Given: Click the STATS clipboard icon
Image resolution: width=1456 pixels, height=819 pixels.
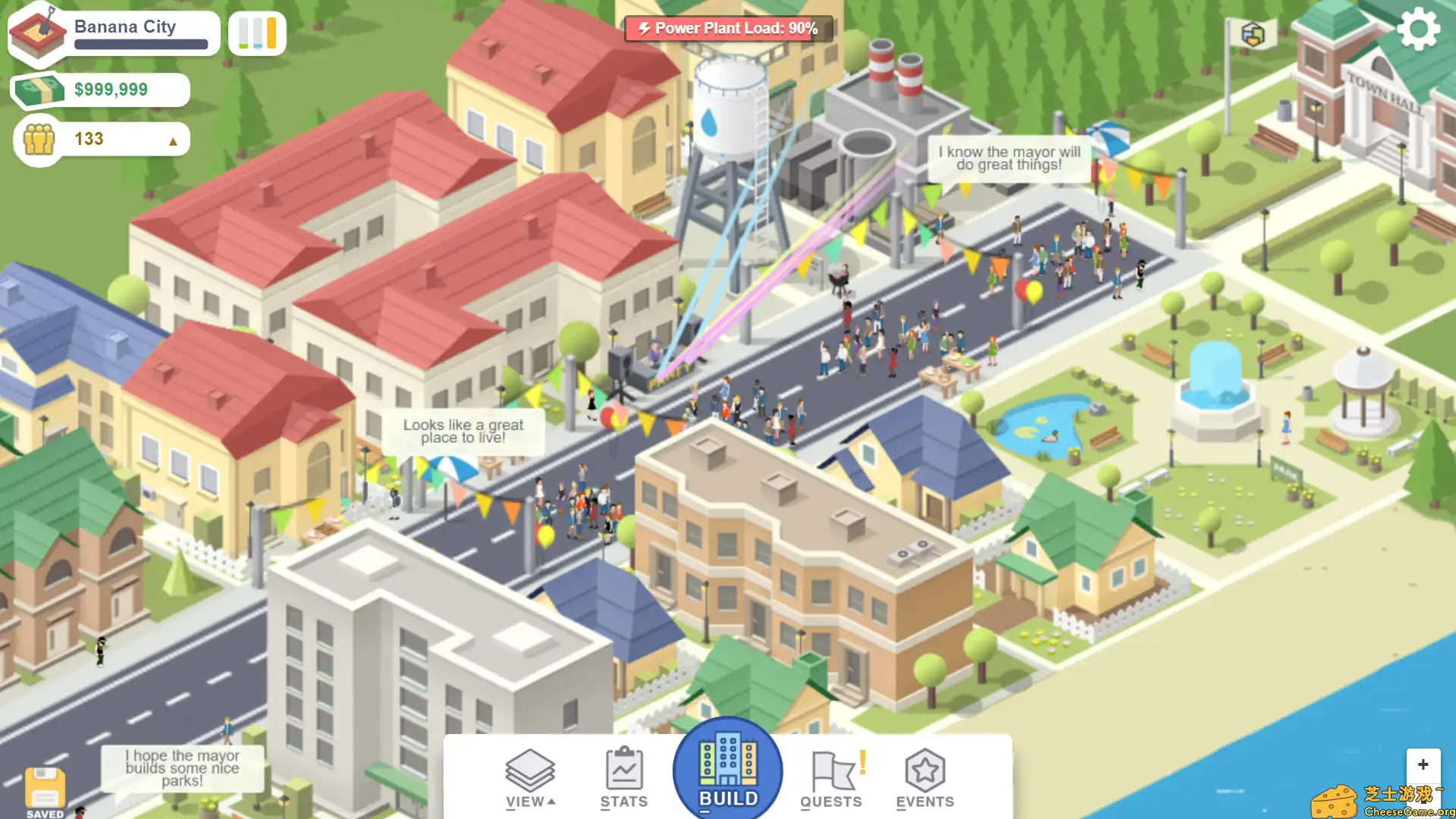Looking at the screenshot, I should 623,770.
